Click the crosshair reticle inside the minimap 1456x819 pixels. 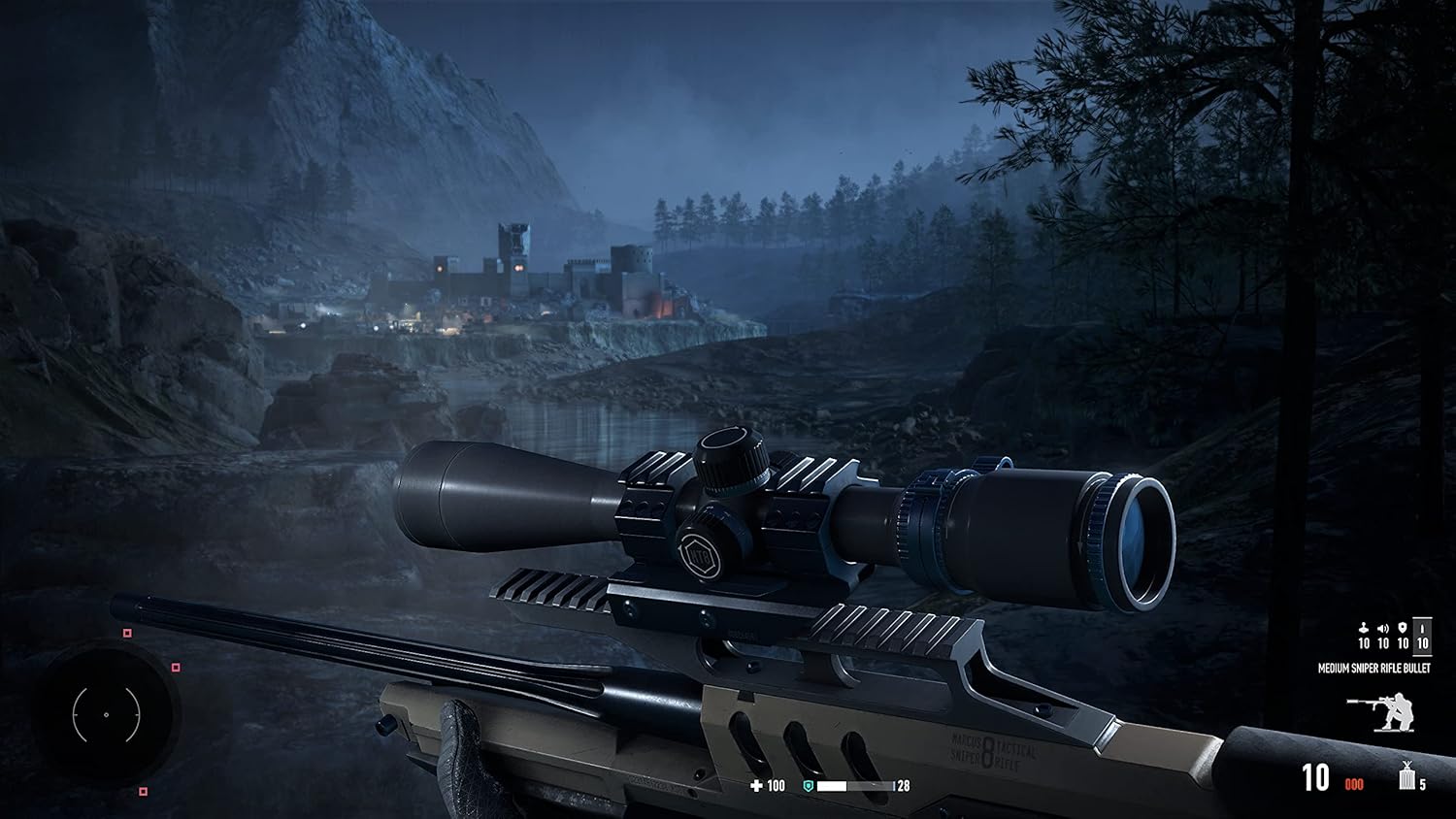pyautogui.click(x=107, y=714)
